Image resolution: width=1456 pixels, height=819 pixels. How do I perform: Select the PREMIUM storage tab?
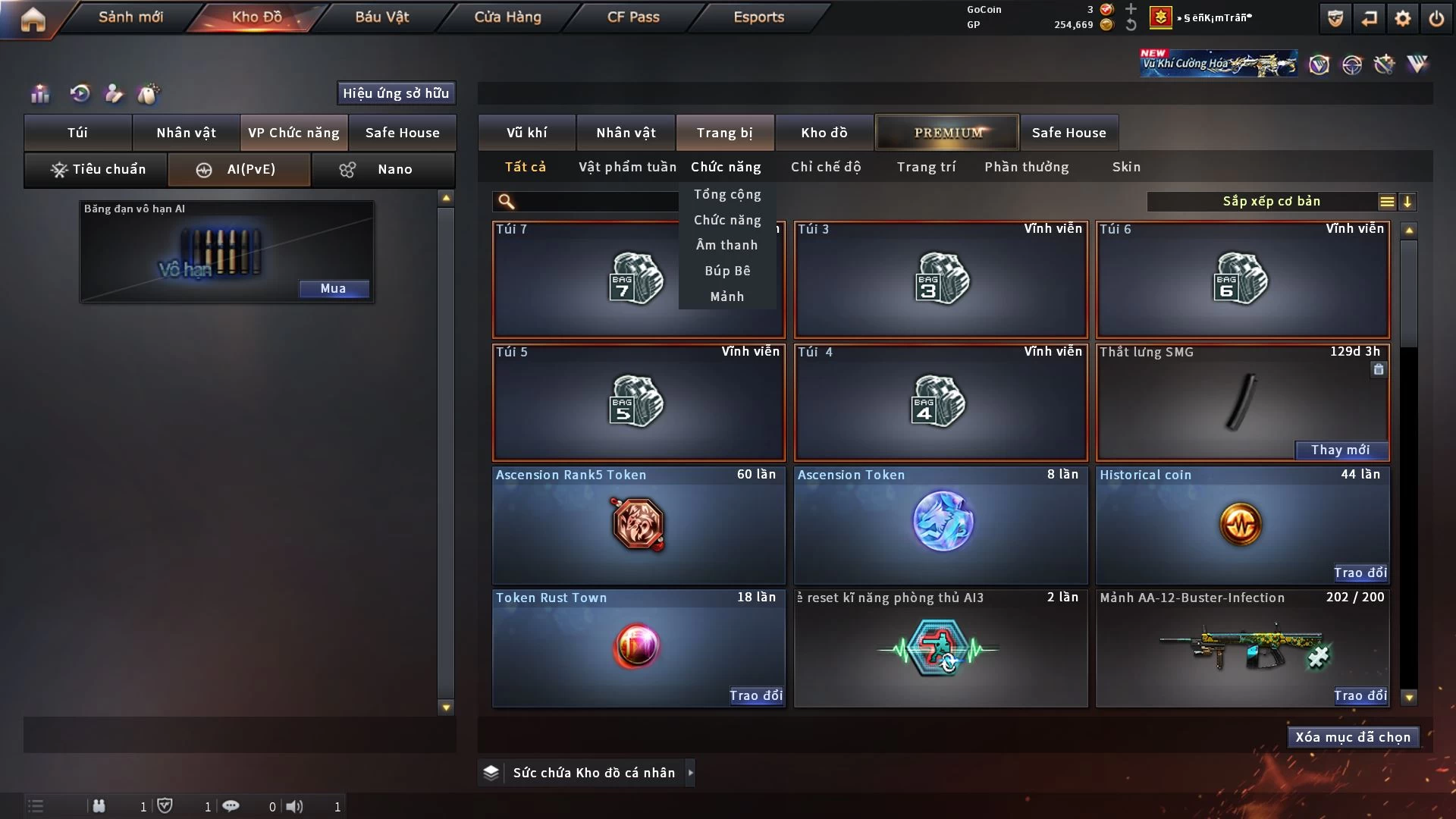click(x=947, y=133)
